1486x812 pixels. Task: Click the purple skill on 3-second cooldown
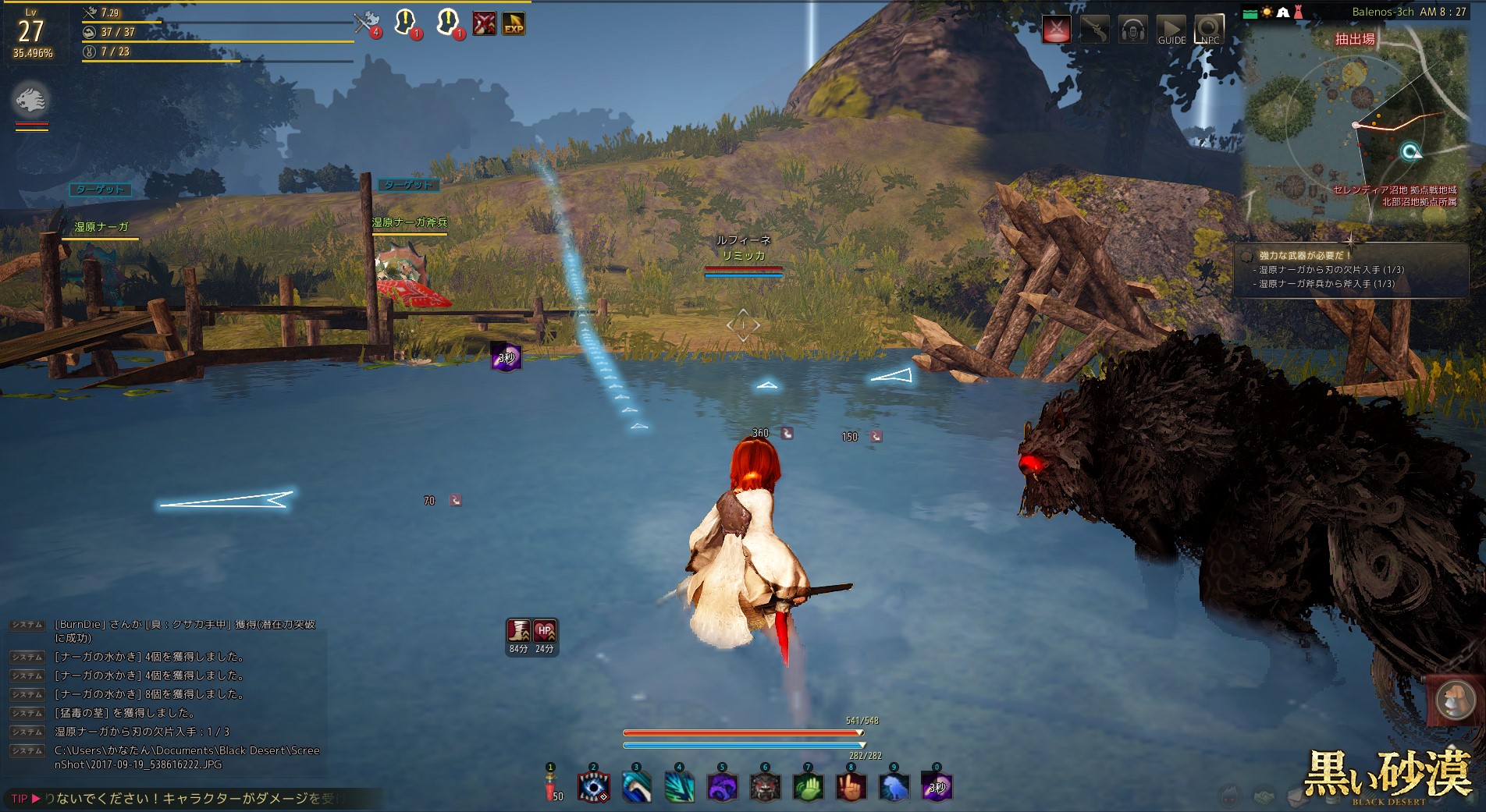point(937,787)
